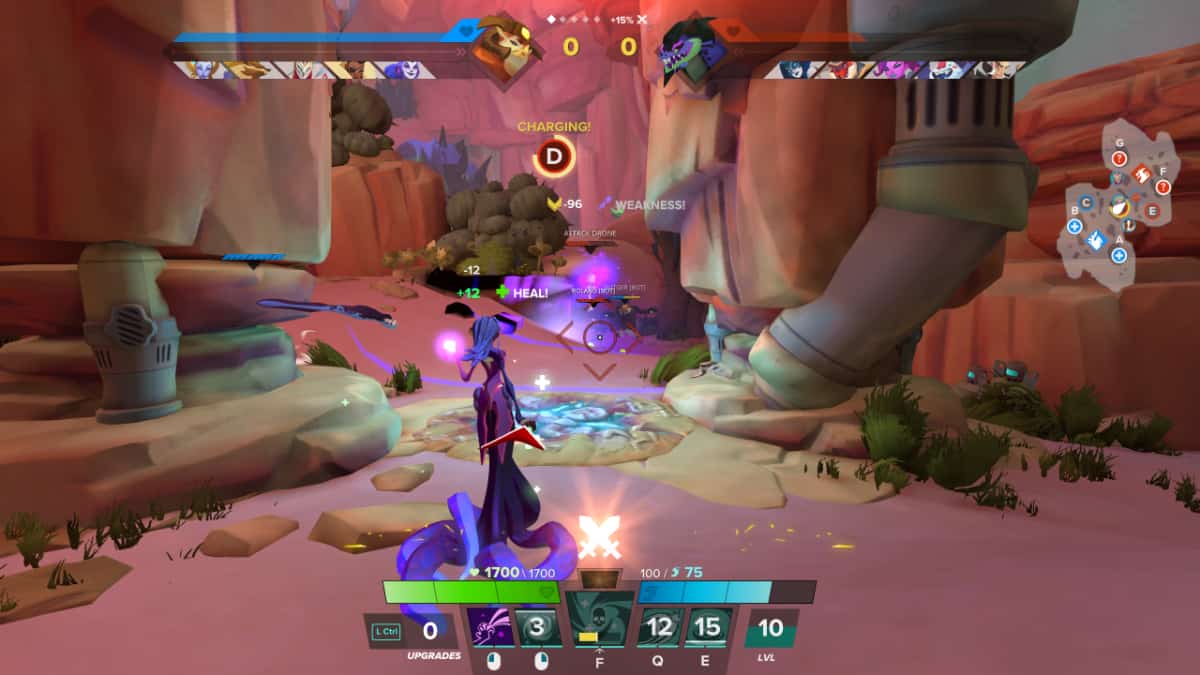Select point E marker on minimap

pyautogui.click(x=1152, y=211)
